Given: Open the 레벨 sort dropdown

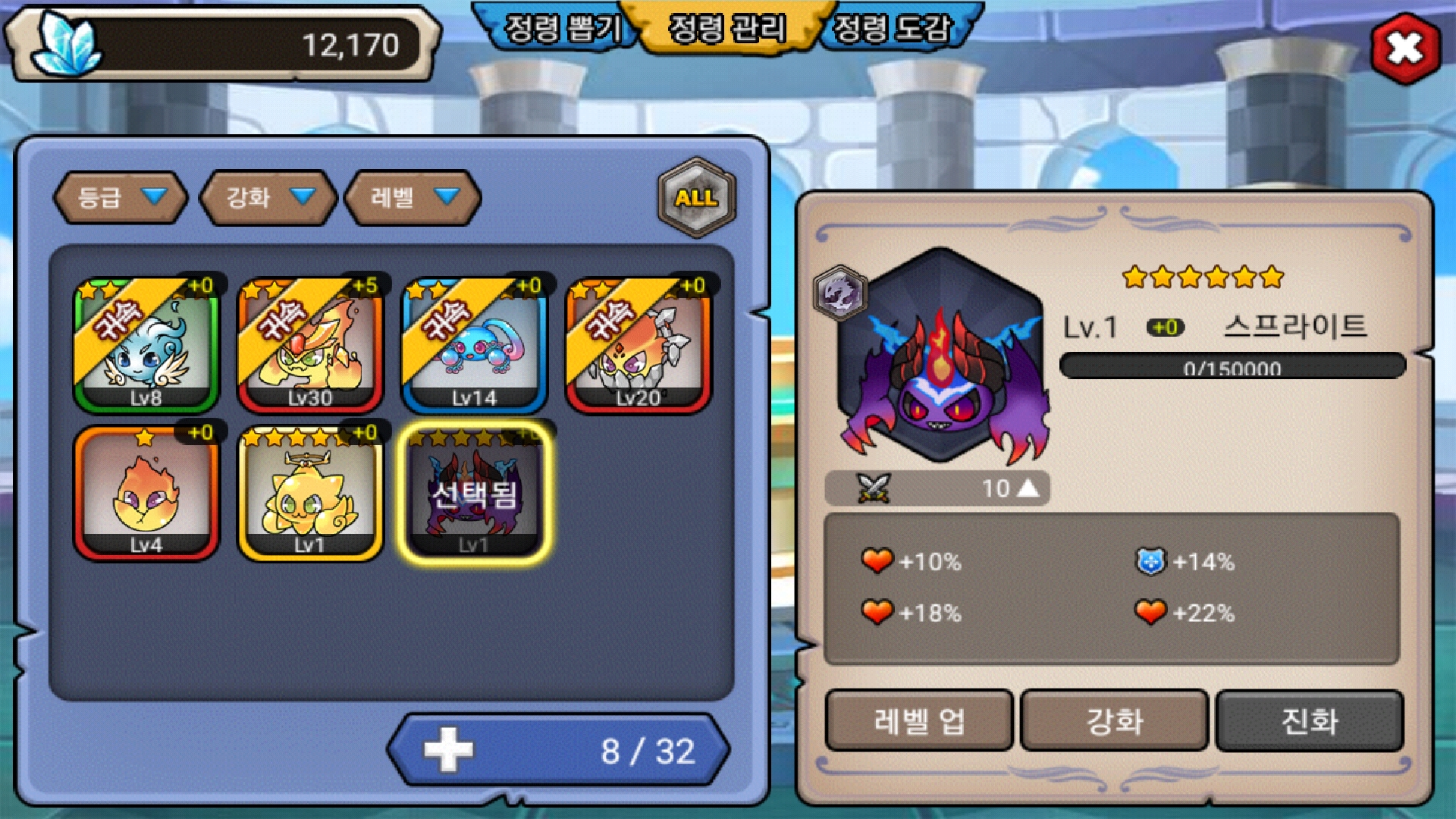Looking at the screenshot, I should click(x=413, y=197).
